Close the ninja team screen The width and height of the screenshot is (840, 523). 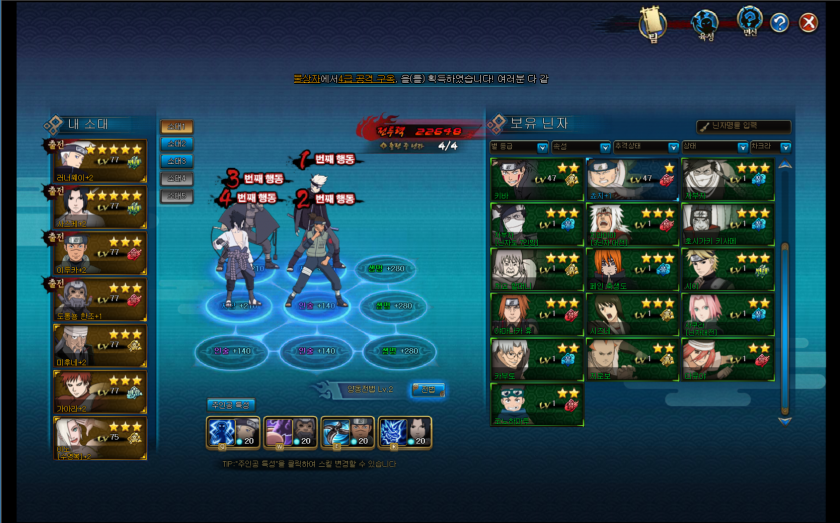(x=808, y=22)
